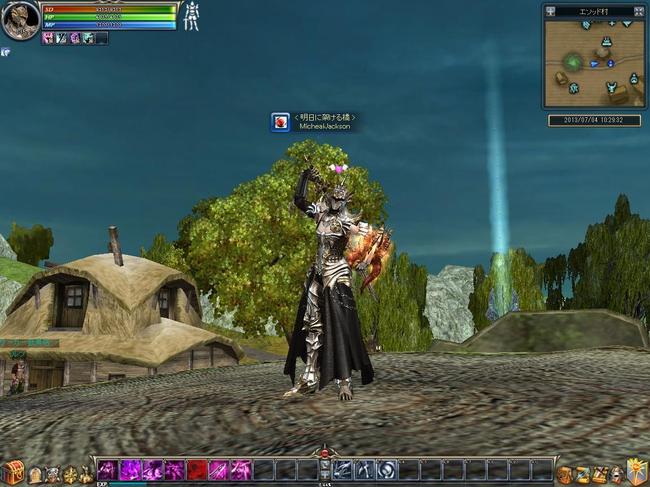Click the minimap's top-left corner button
Image resolution: width=650 pixels, height=487 pixels.
pos(550,11)
